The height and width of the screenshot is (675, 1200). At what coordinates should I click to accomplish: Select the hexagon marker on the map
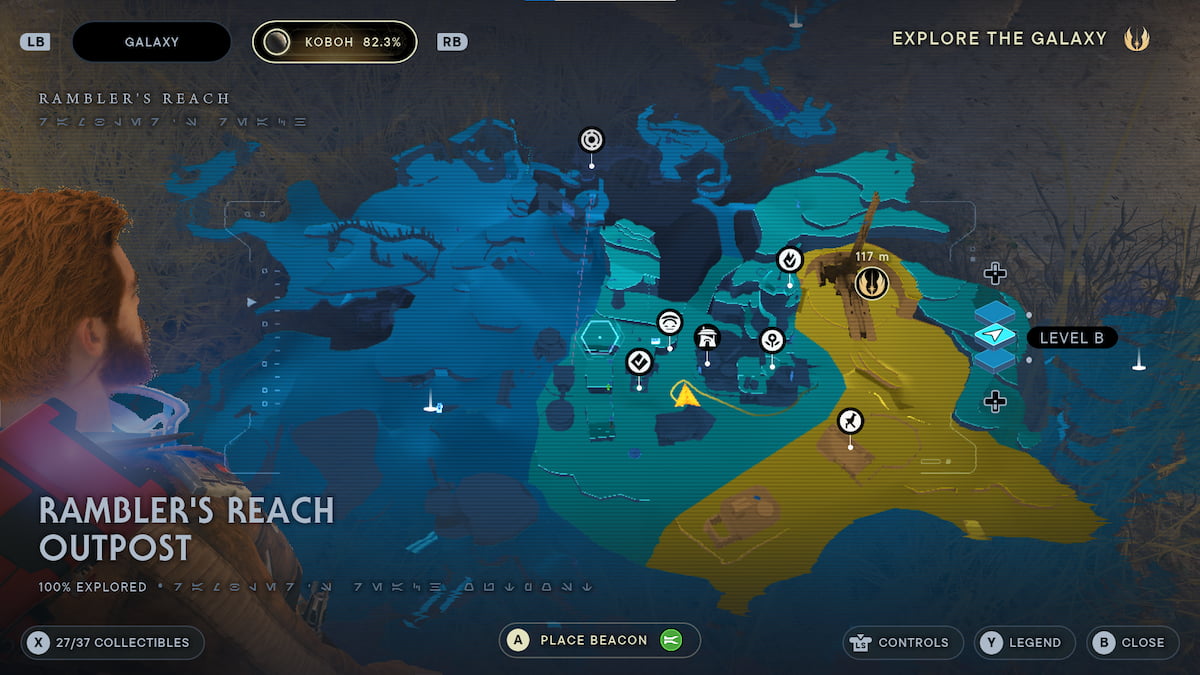click(x=600, y=337)
